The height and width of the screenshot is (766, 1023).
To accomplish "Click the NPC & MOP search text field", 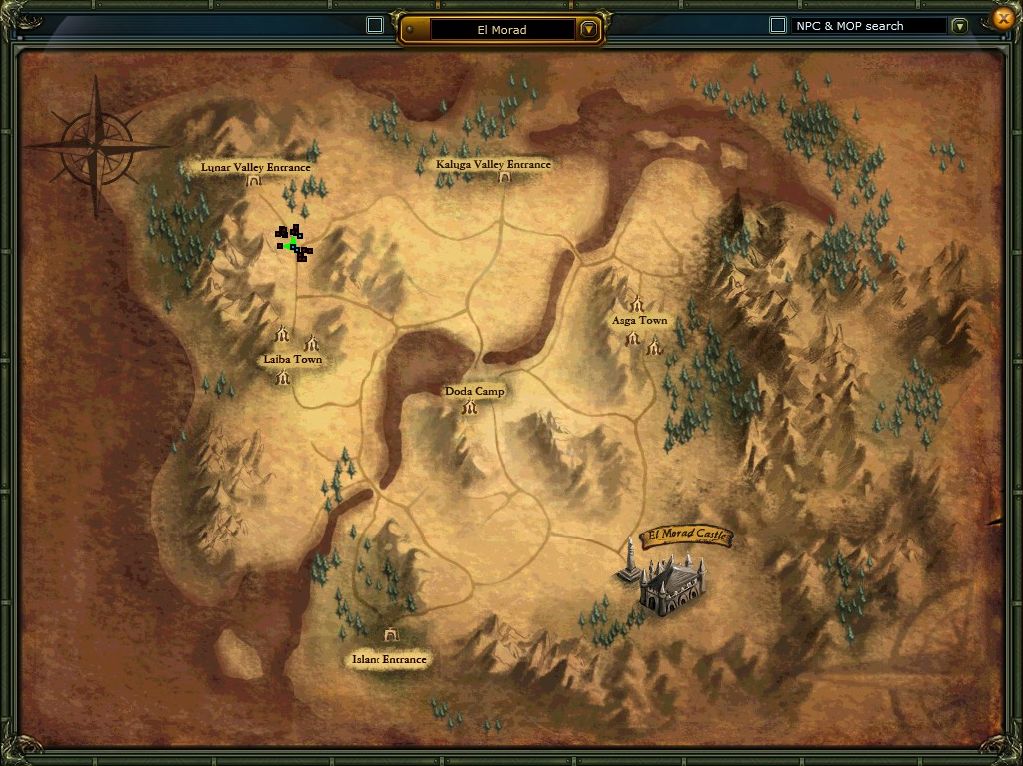I will [868, 26].
